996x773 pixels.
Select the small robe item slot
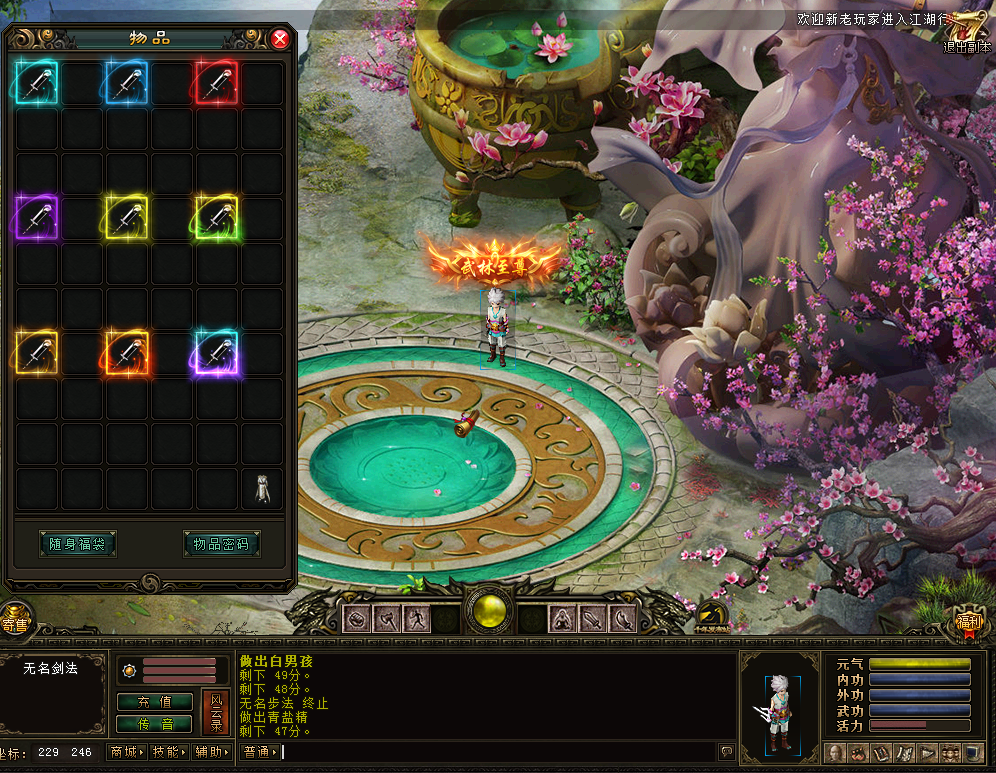(x=262, y=489)
